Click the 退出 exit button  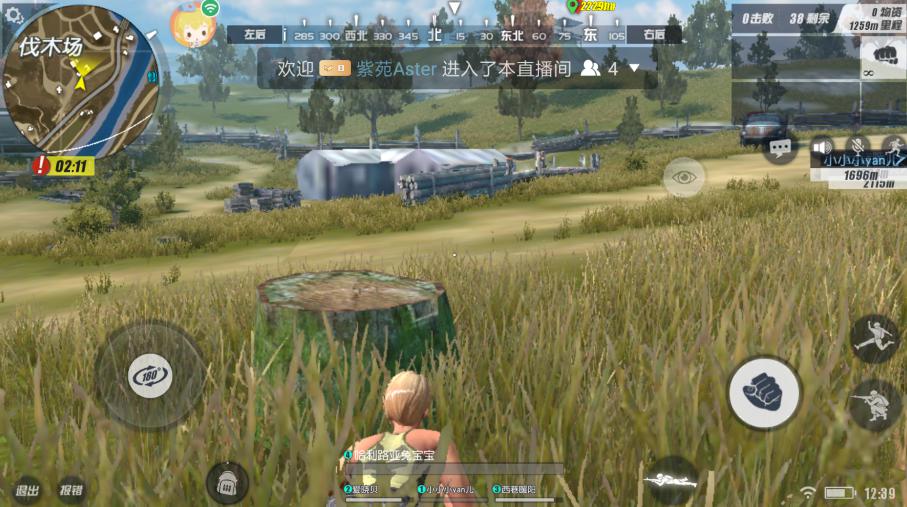[x=27, y=490]
